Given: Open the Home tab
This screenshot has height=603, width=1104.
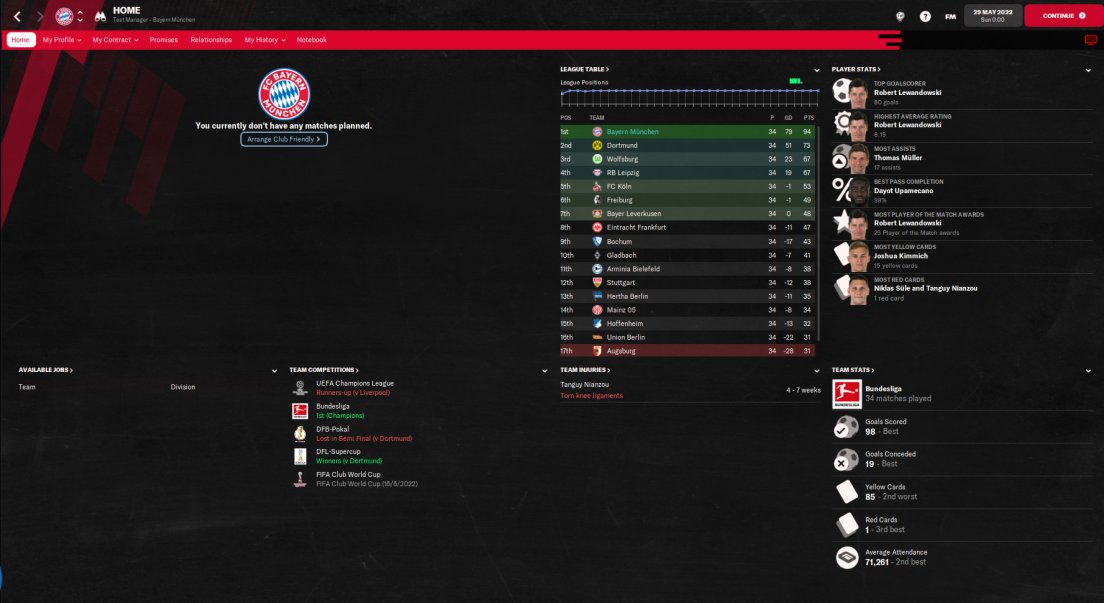Looking at the screenshot, I should pos(20,40).
